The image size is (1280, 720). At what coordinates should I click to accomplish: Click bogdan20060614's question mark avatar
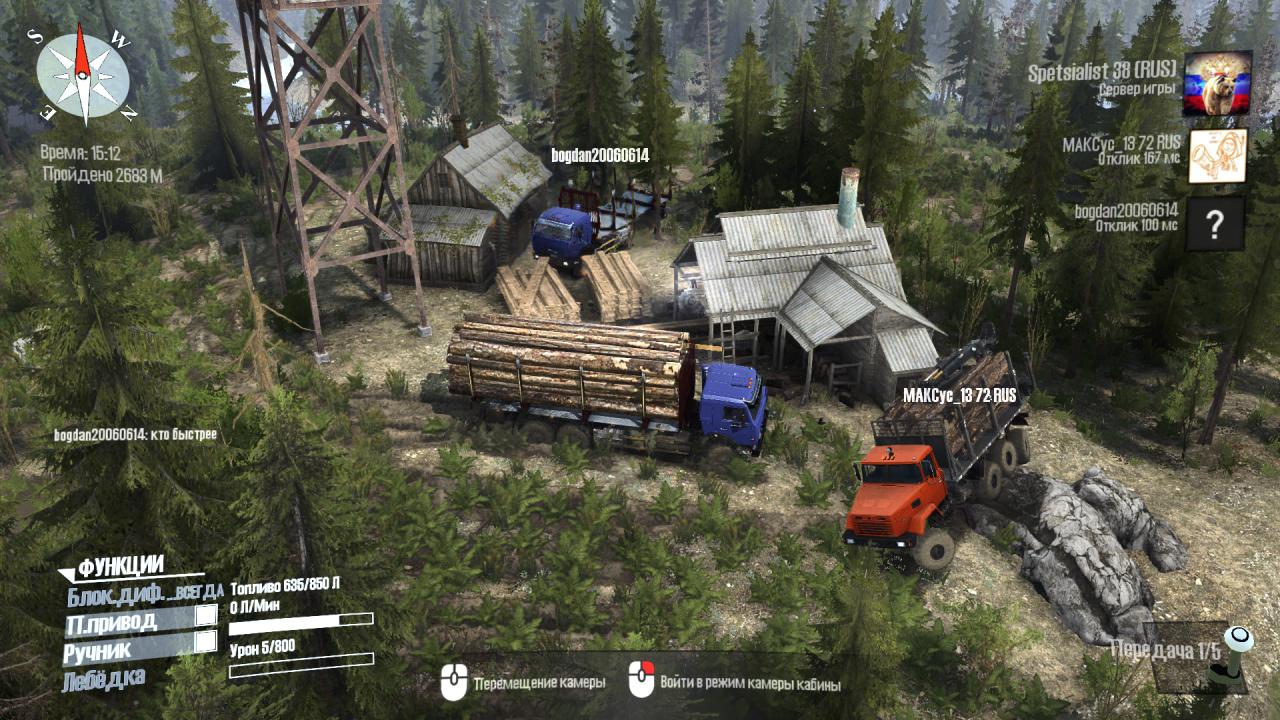point(1215,223)
